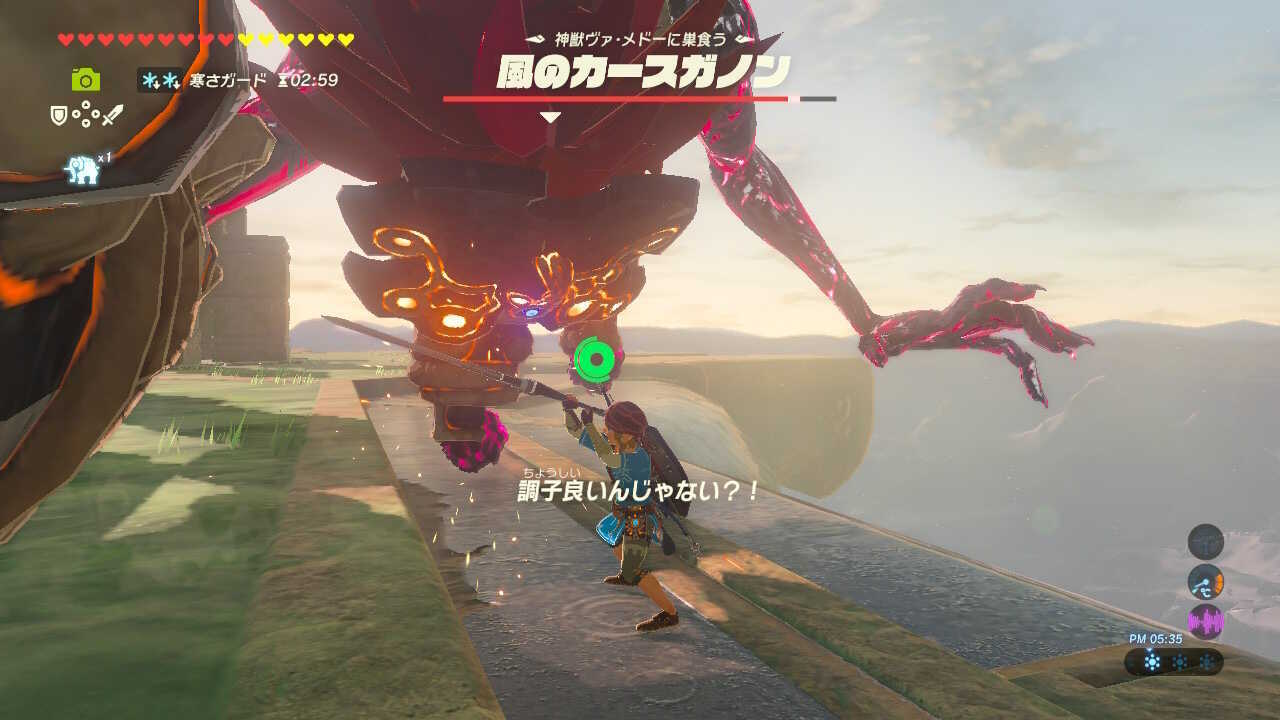
Task: Open the thermometer gauge circle on the right
Action: coord(1205,582)
